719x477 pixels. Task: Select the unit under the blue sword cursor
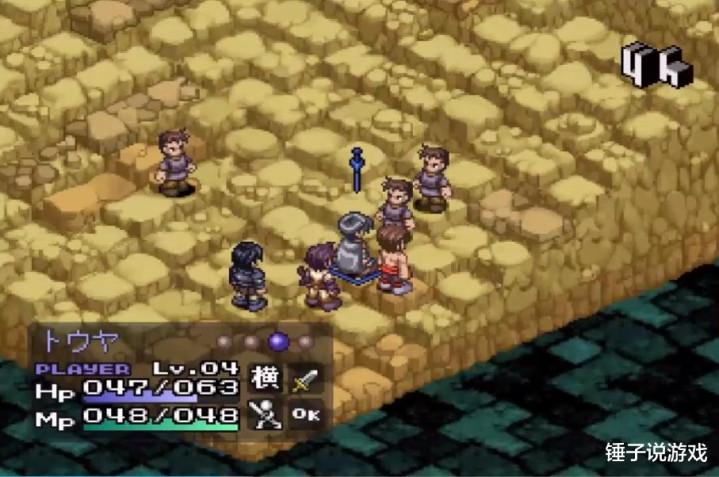pos(354,244)
